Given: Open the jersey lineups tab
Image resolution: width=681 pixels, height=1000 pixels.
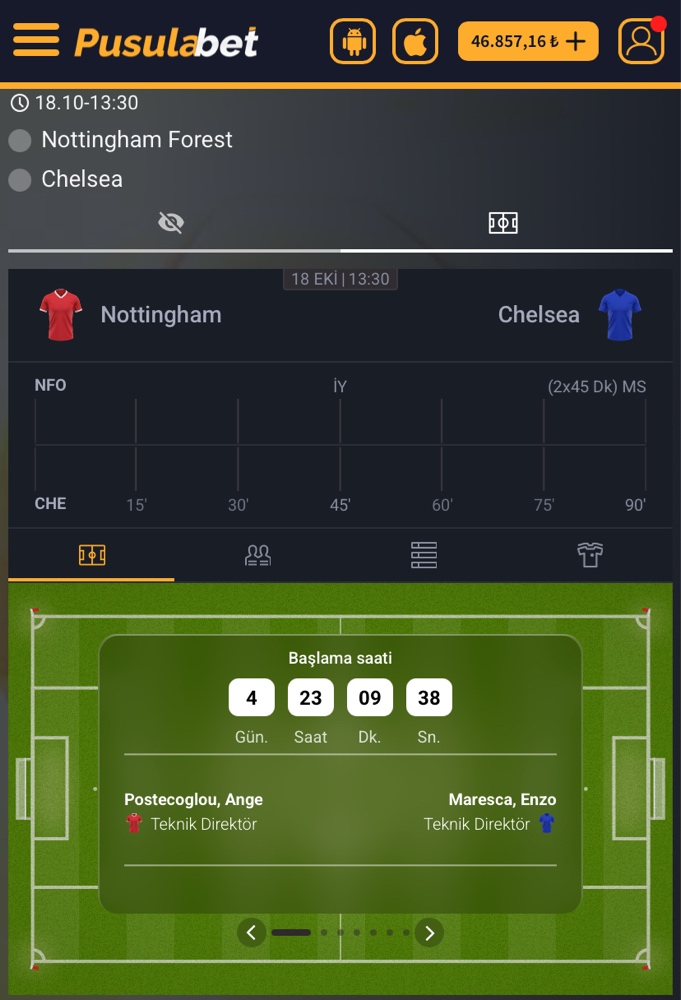Looking at the screenshot, I should 590,555.
